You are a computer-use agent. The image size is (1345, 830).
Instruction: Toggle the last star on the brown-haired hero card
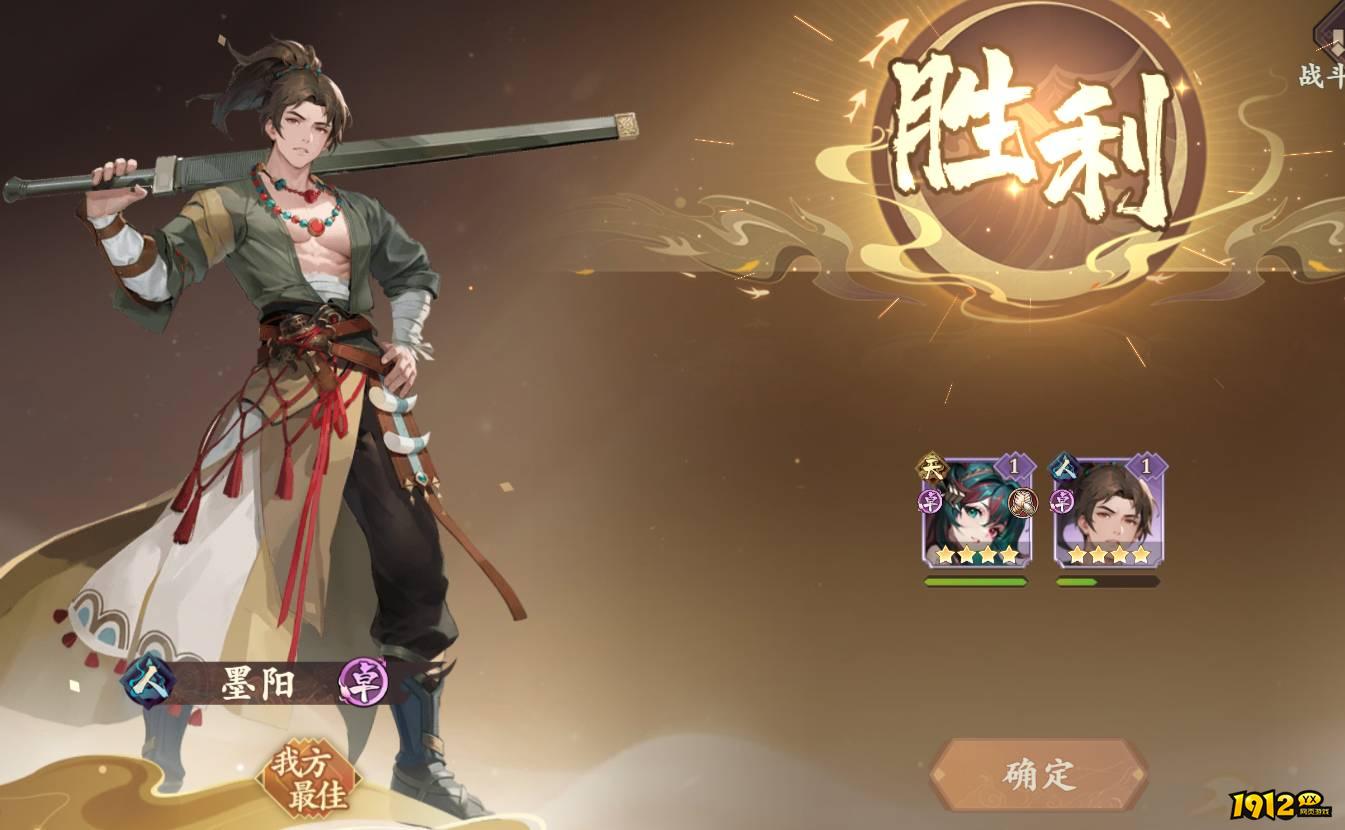point(1140,554)
